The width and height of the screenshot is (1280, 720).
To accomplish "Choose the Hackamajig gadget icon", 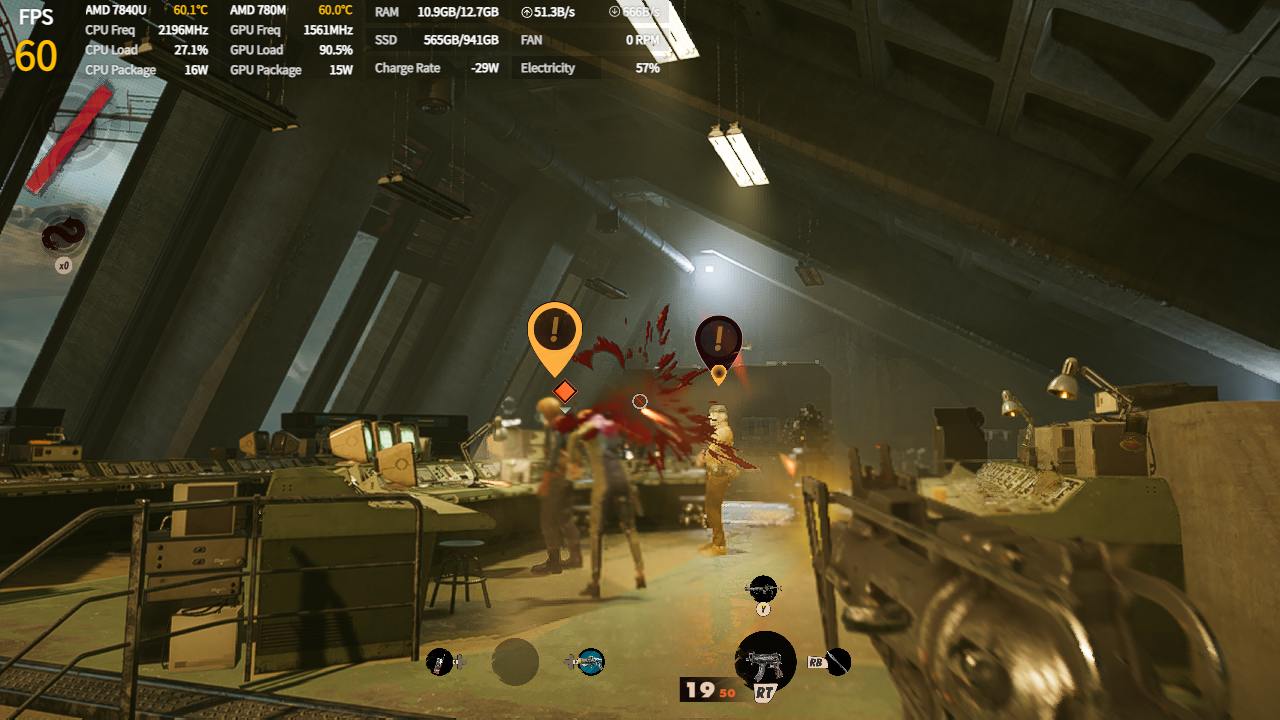I will [x=439, y=661].
